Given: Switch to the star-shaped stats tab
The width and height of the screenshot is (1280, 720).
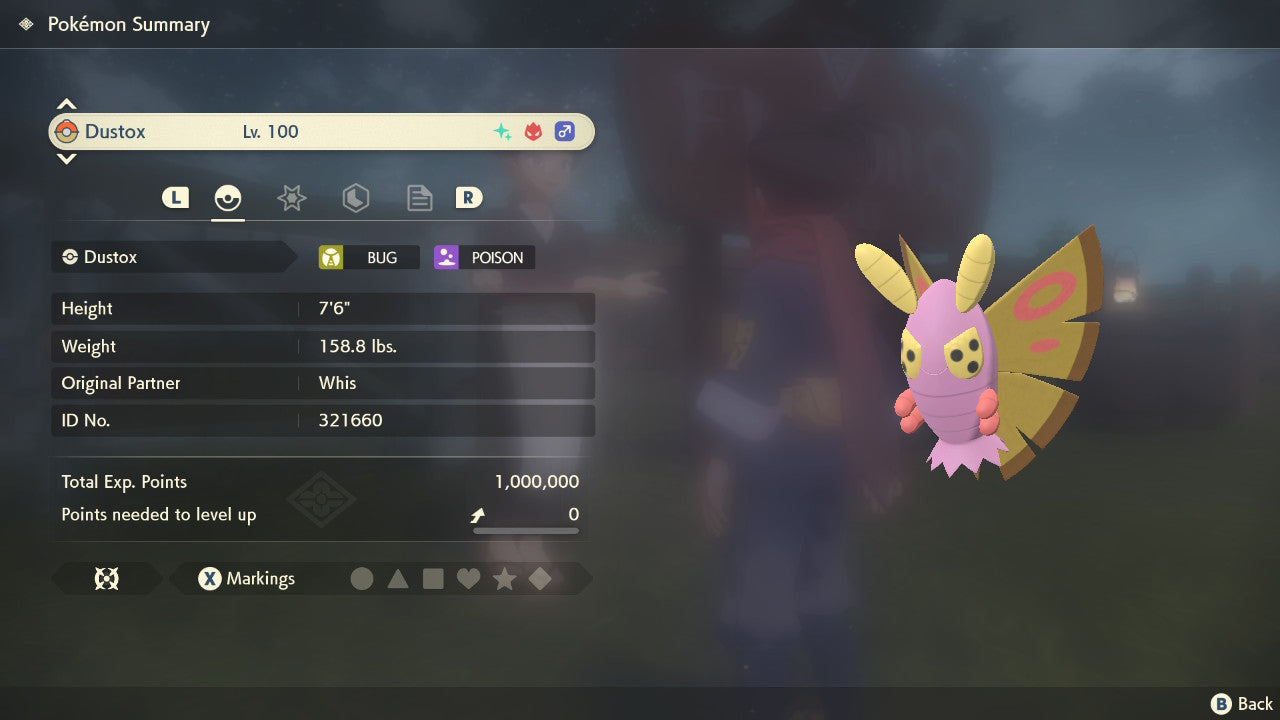Looking at the screenshot, I should click(291, 198).
